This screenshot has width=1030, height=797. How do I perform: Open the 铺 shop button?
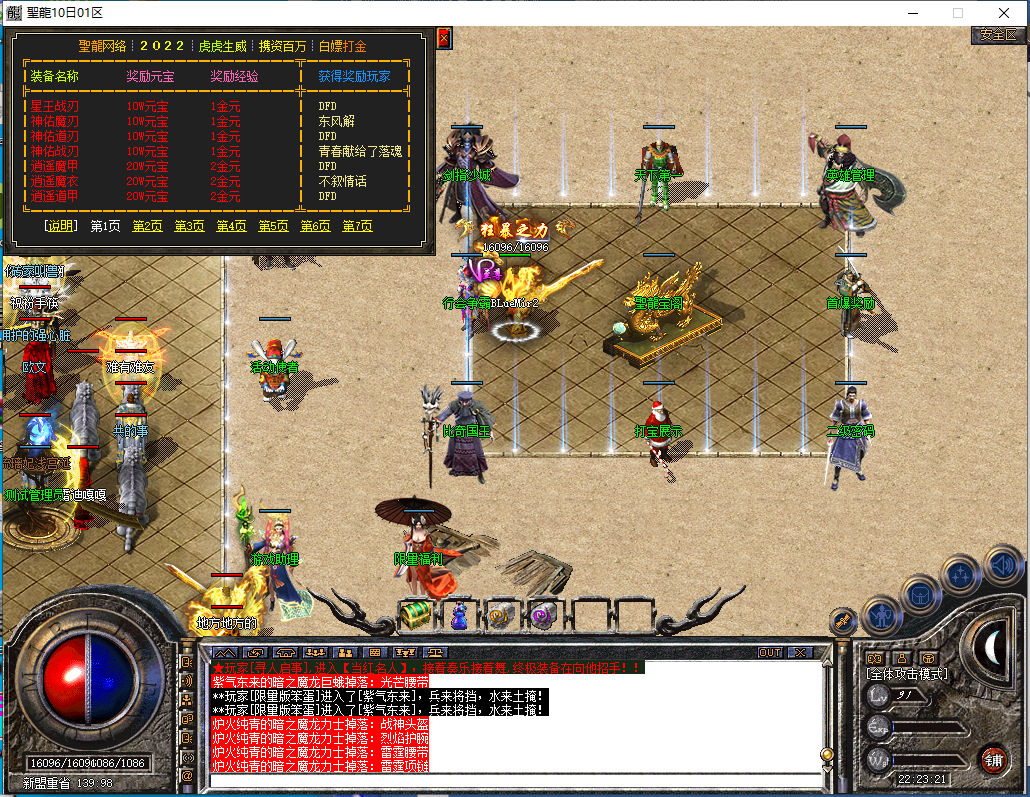click(992, 758)
